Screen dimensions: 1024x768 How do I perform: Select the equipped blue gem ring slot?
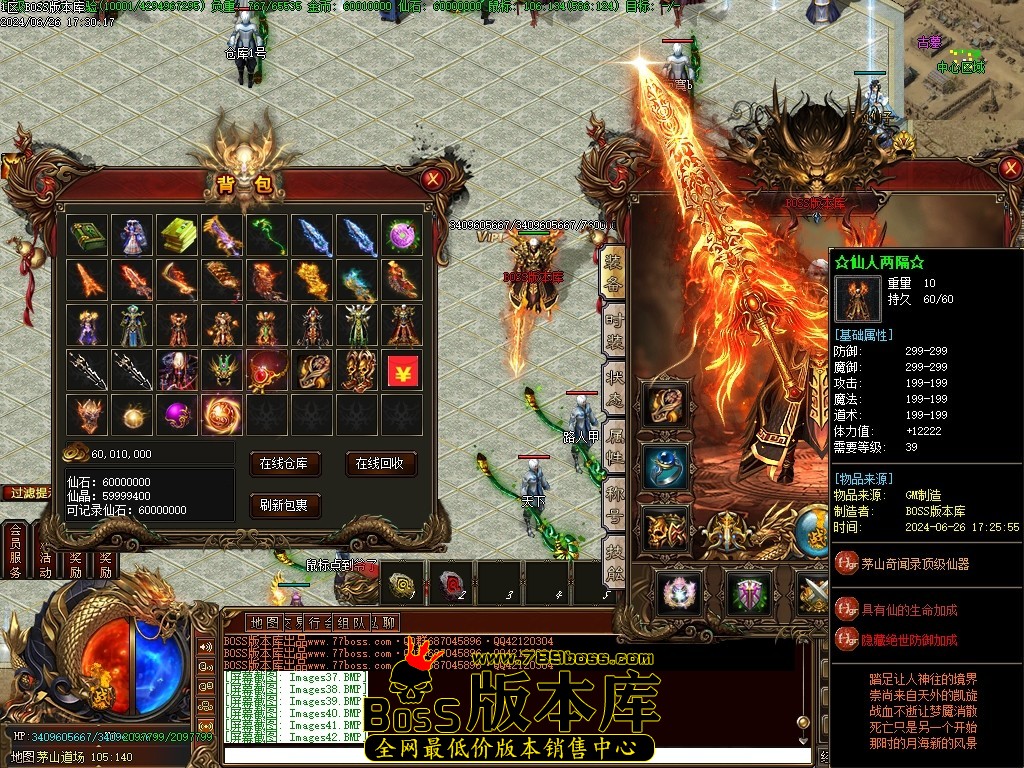coord(665,467)
